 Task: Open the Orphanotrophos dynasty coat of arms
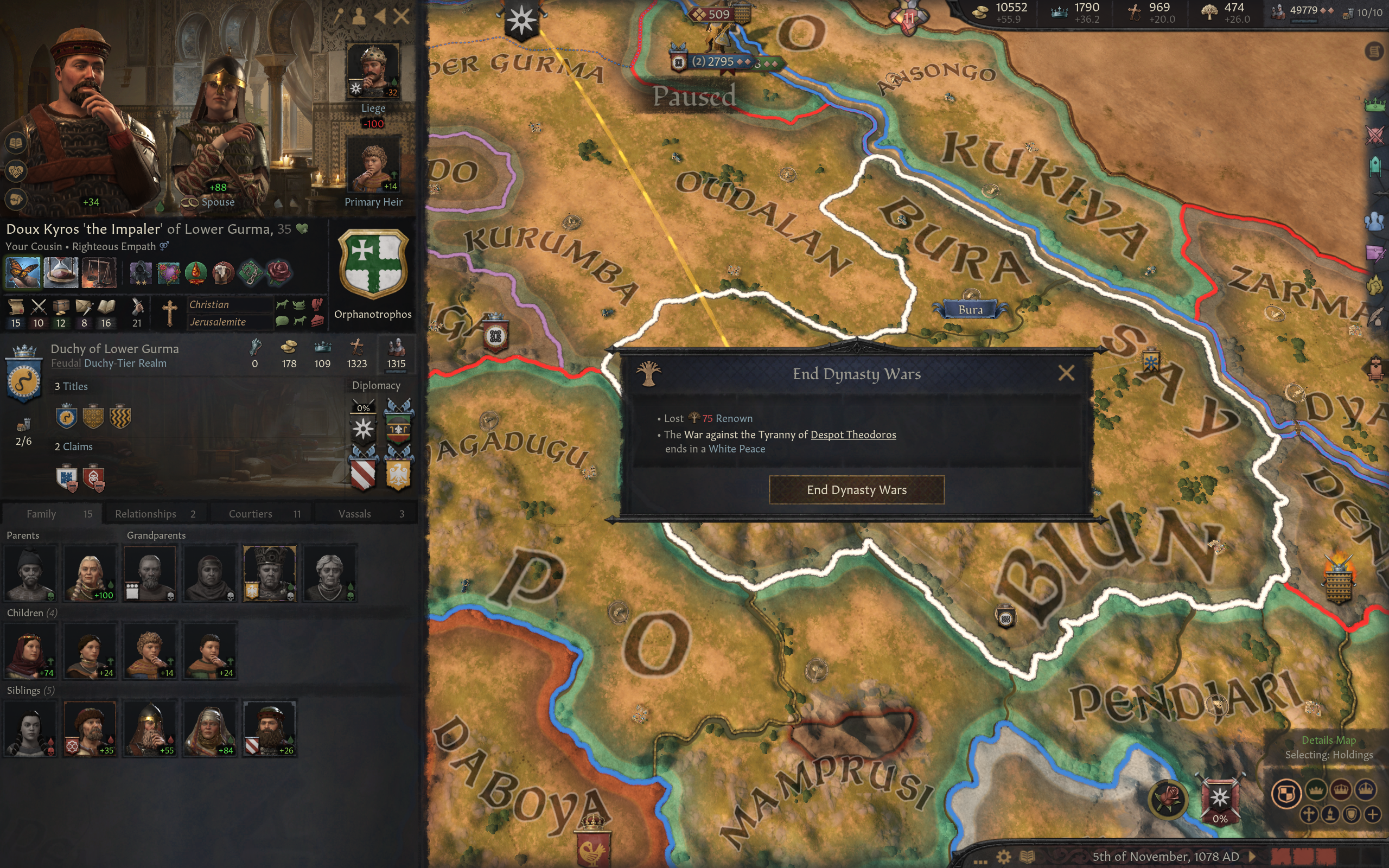click(373, 264)
